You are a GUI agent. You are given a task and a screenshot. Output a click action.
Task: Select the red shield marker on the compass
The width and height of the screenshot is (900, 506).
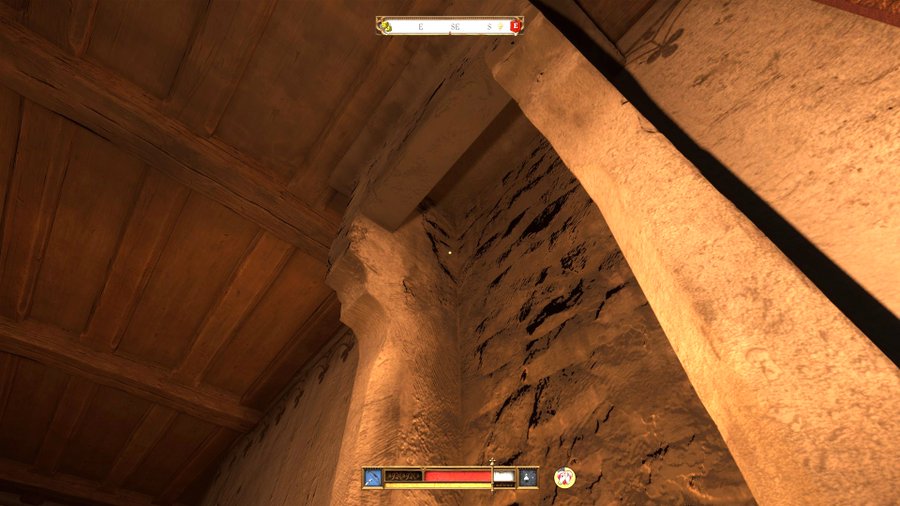516,26
